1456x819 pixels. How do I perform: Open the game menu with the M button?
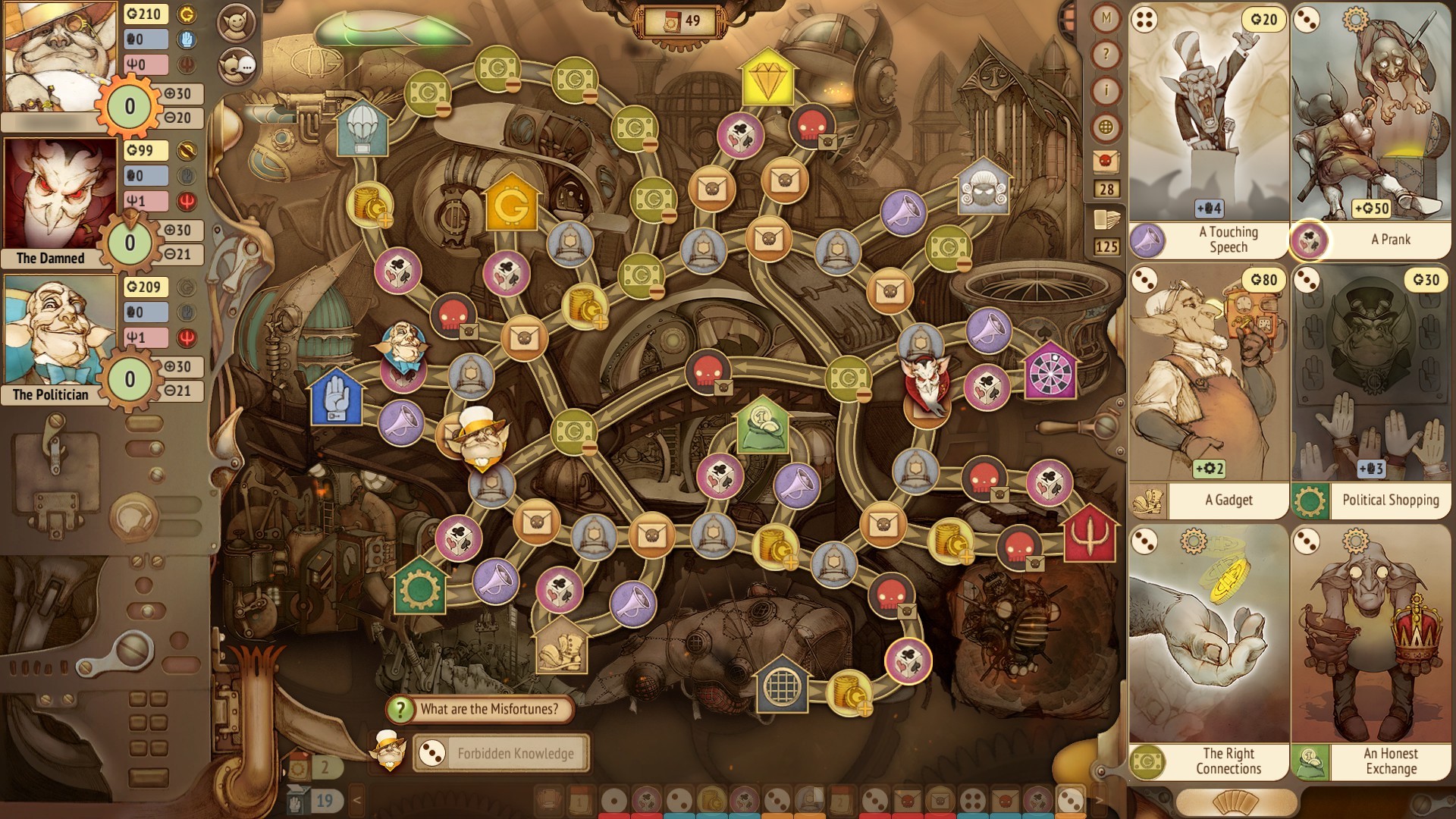(1106, 17)
